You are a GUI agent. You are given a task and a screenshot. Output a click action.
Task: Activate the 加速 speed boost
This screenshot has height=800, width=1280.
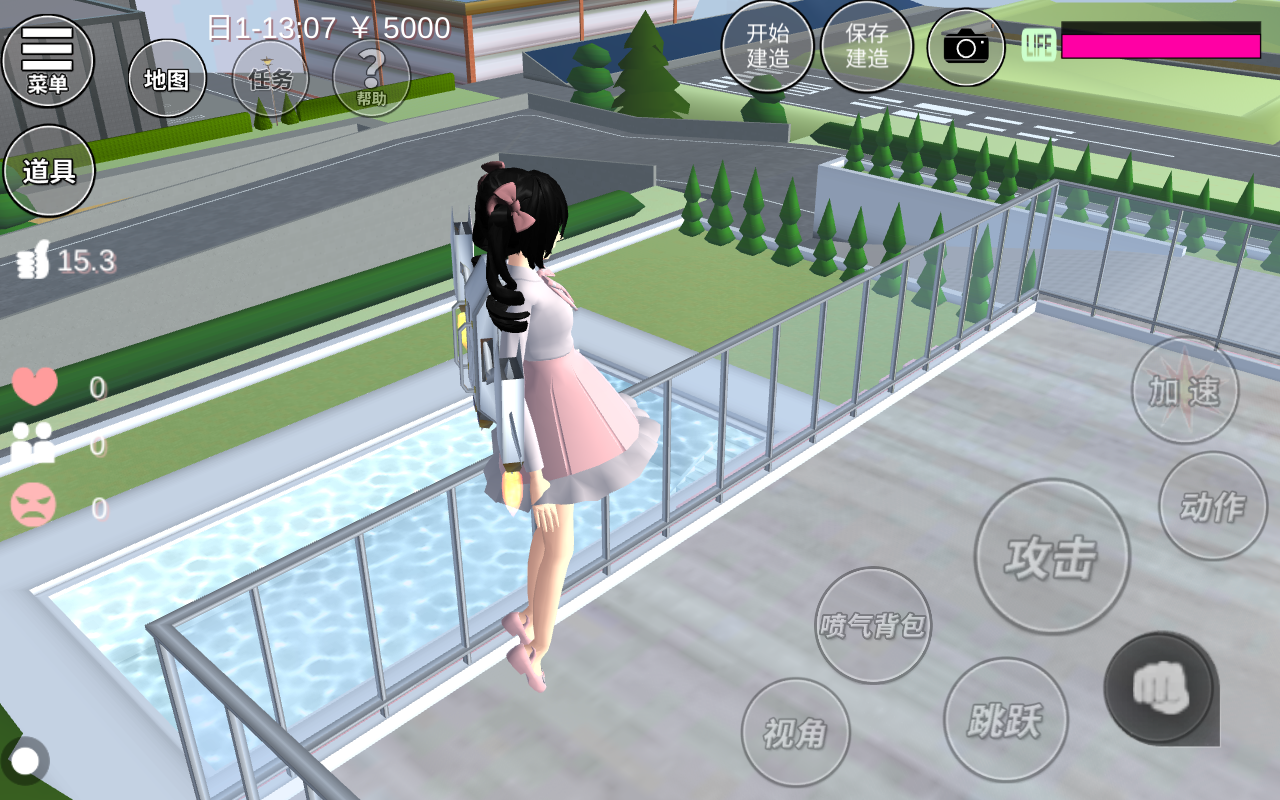point(1184,391)
